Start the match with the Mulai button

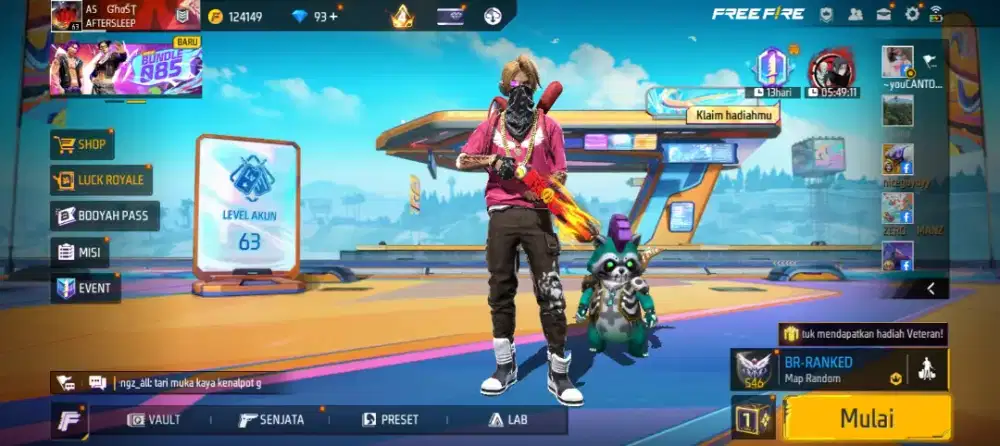866,418
